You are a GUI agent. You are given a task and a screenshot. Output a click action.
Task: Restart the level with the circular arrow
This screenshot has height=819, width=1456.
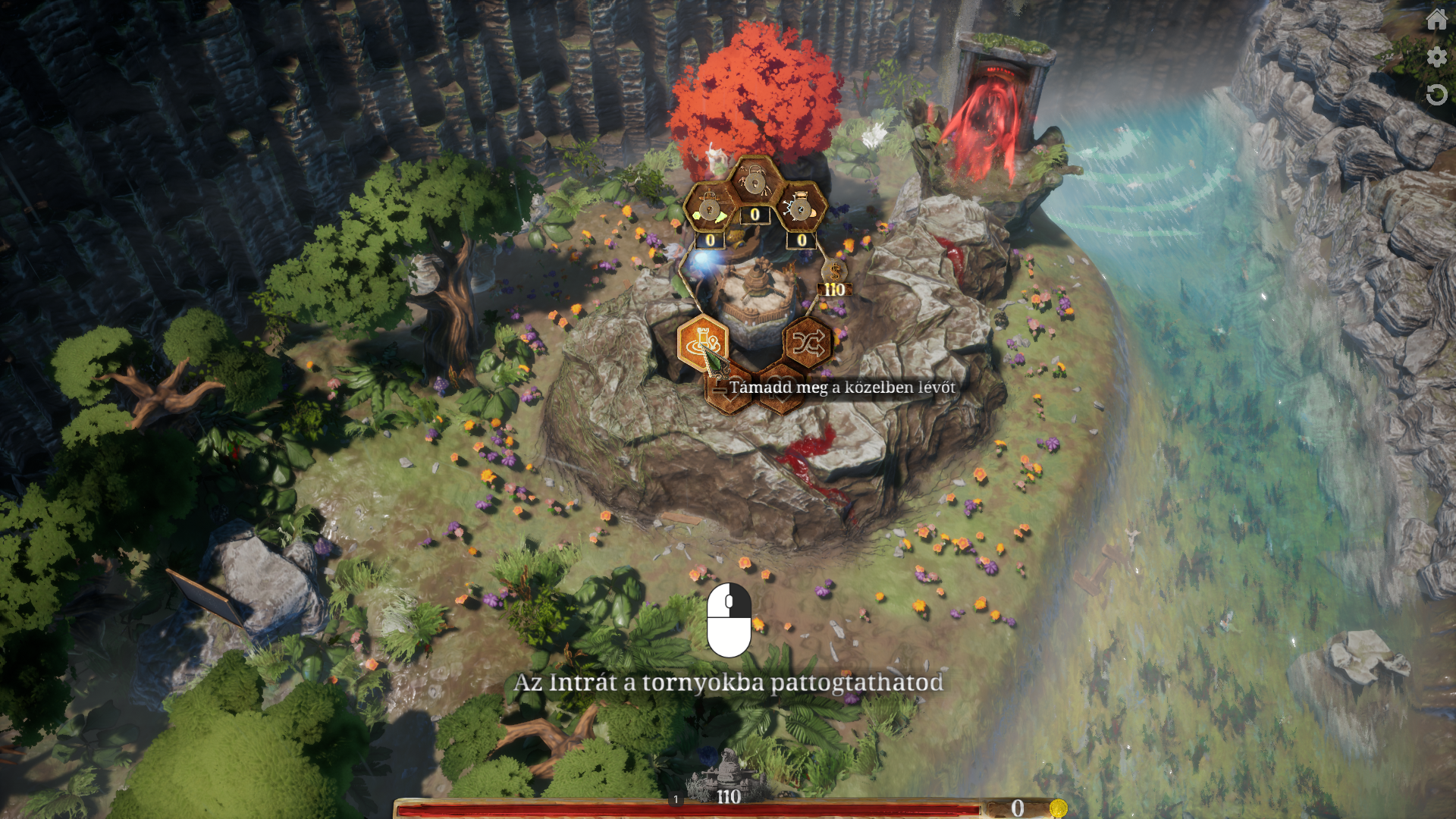pyautogui.click(x=1436, y=95)
